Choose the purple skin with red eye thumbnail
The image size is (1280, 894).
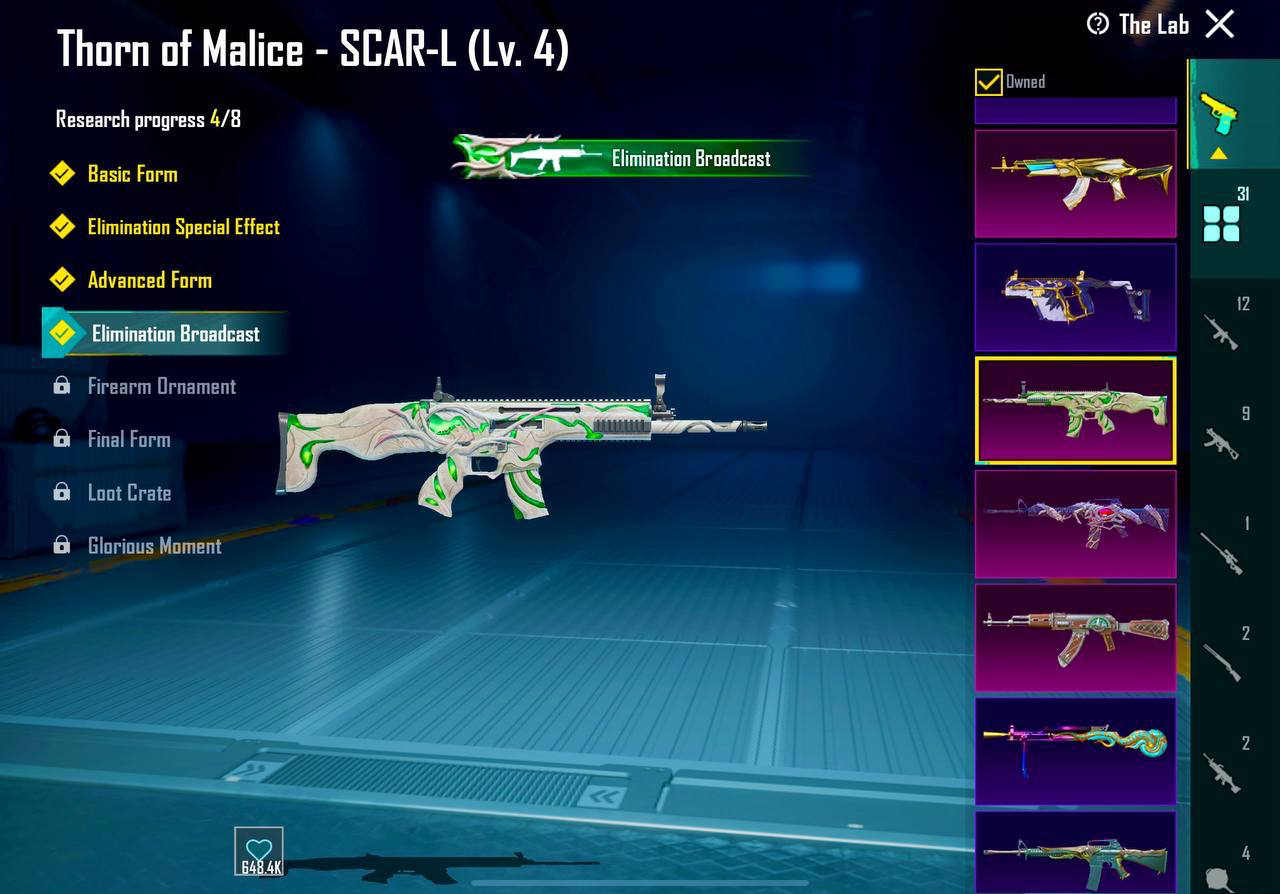[1075, 524]
